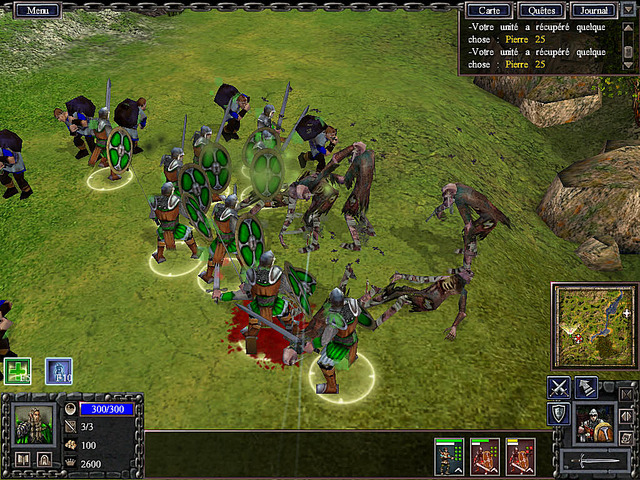Click the hero portrait in the stone panel
Image resolution: width=640 pixels, height=480 pixels.
34,423
